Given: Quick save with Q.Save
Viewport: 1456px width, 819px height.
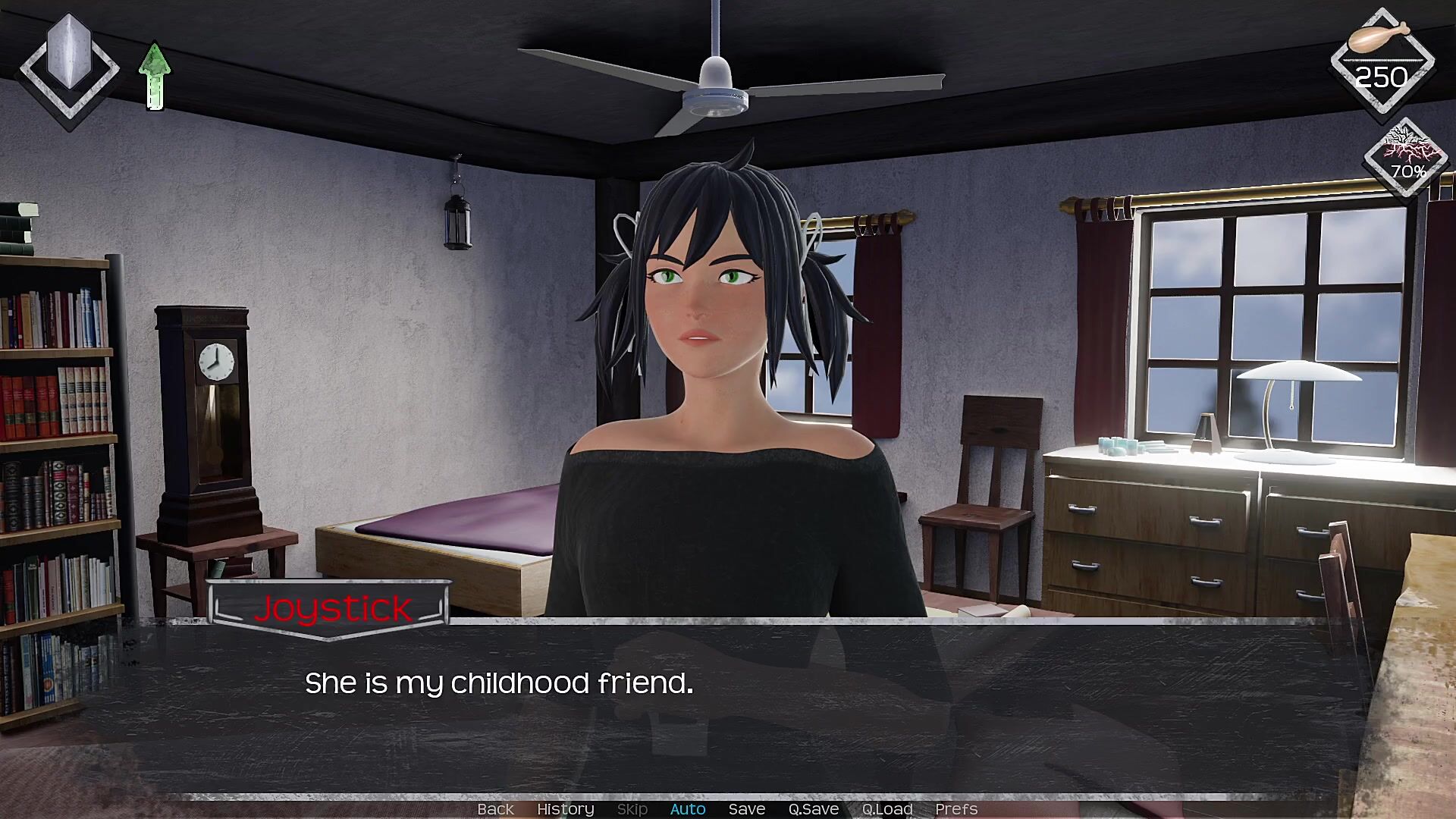Looking at the screenshot, I should (x=813, y=809).
